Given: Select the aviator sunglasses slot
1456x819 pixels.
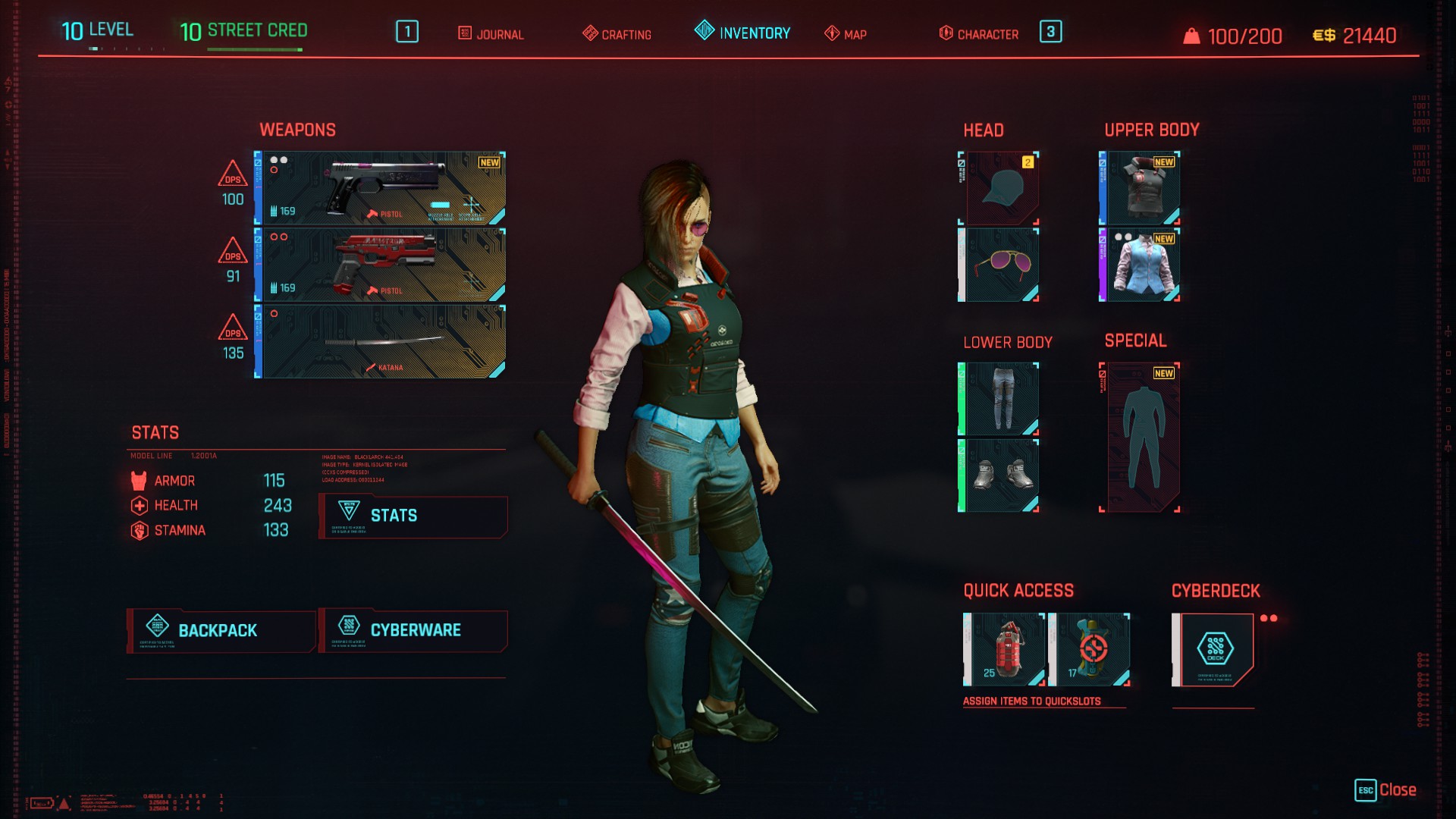Looking at the screenshot, I should [999, 265].
